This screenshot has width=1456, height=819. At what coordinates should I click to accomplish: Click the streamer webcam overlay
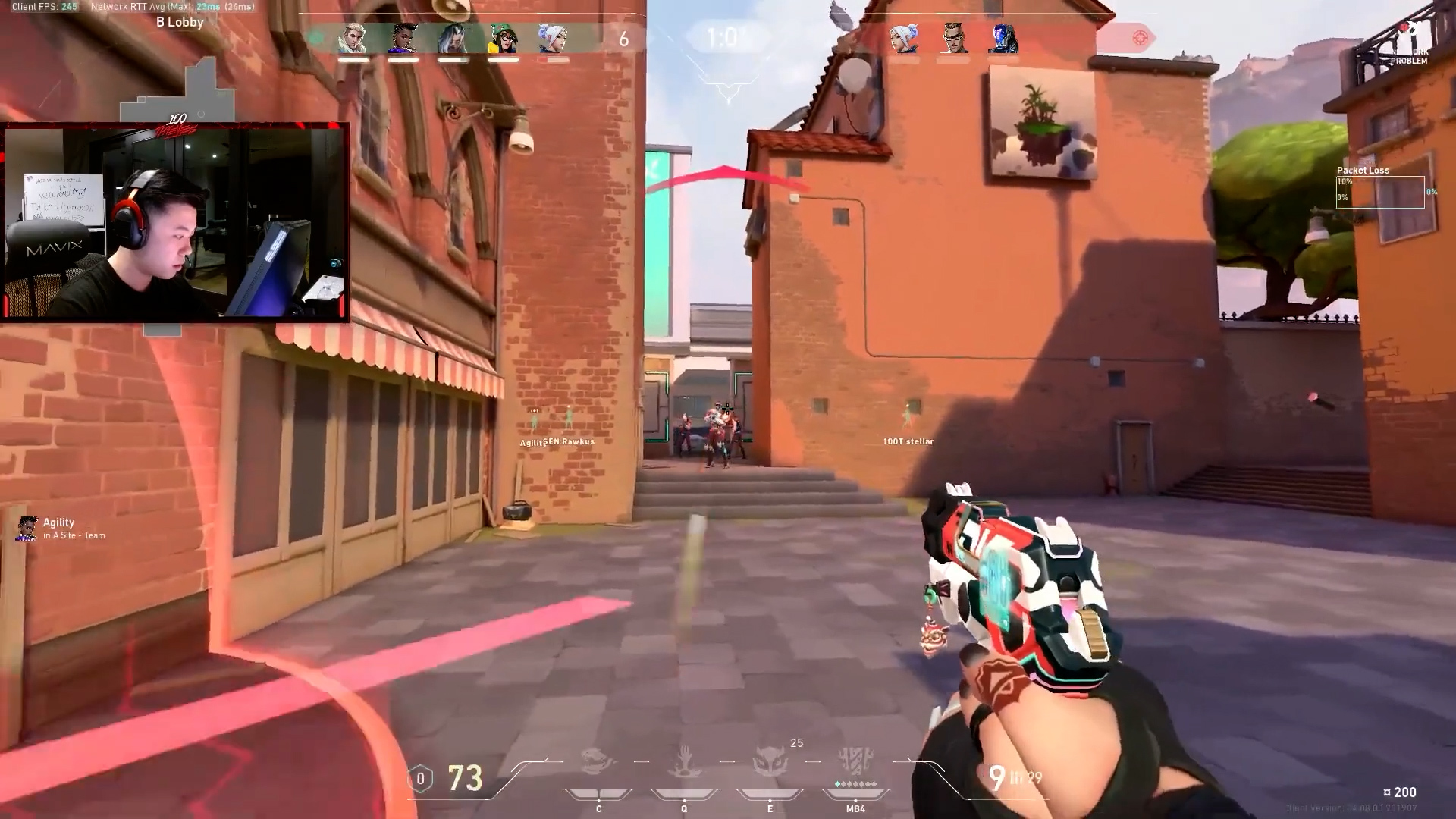[174, 222]
